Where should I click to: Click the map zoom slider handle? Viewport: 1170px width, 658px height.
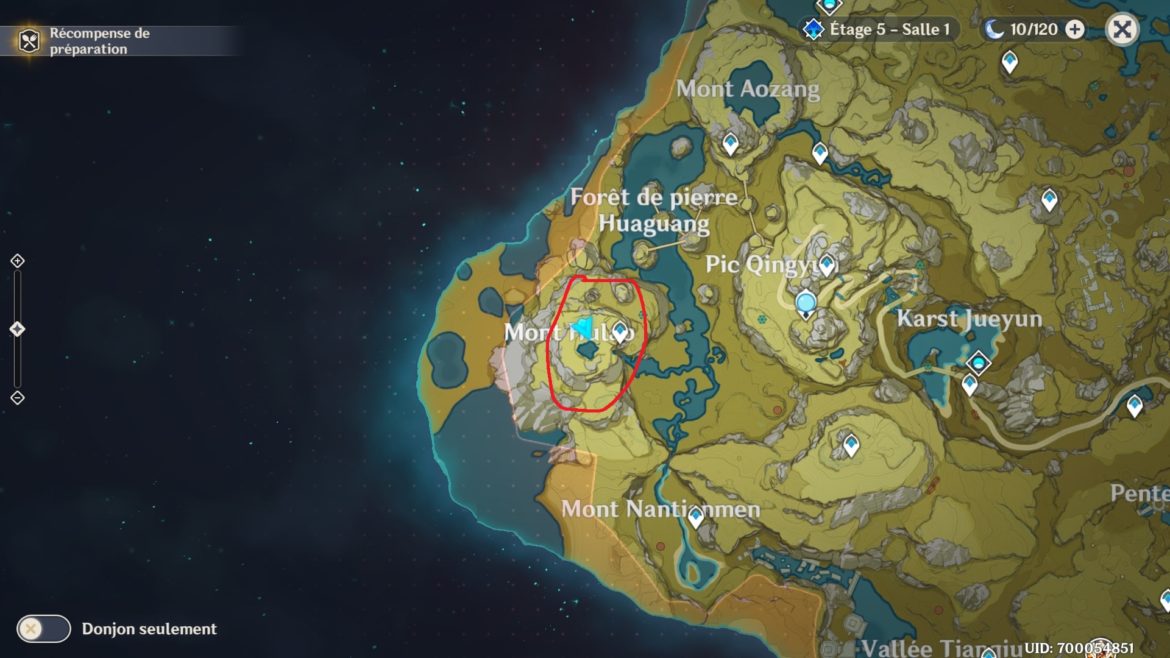pyautogui.click(x=17, y=329)
